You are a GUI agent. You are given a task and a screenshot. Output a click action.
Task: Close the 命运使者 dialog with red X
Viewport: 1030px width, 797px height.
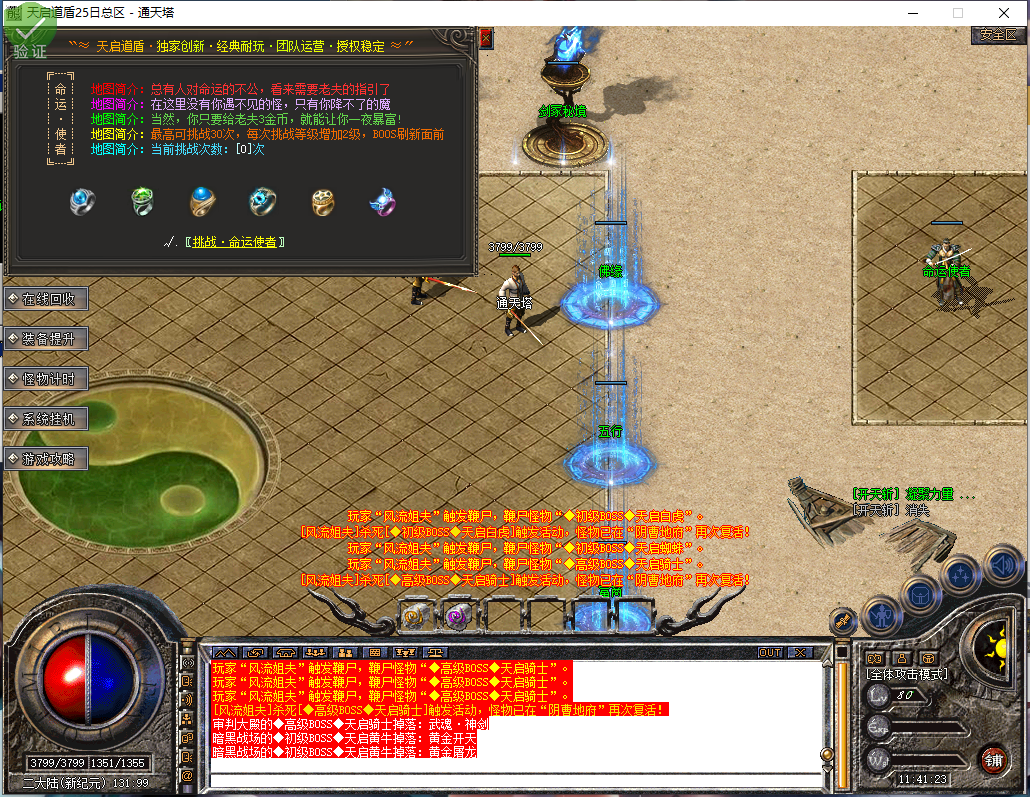[x=486, y=38]
